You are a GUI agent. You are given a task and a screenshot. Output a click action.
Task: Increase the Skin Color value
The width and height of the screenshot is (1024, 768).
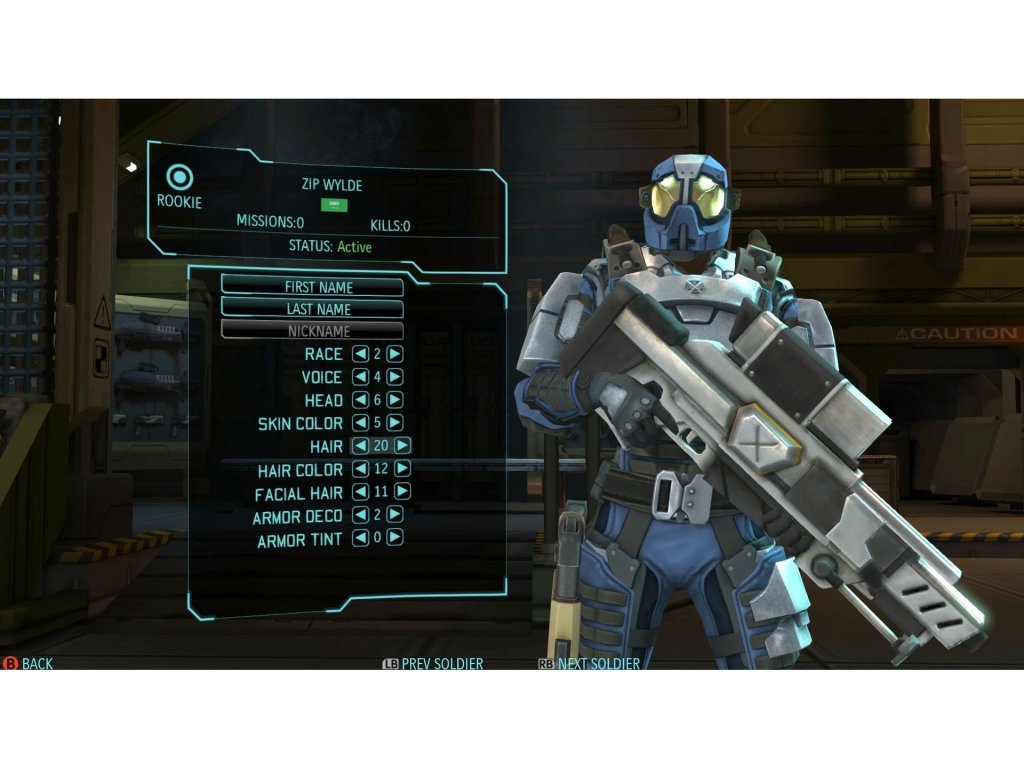(395, 423)
